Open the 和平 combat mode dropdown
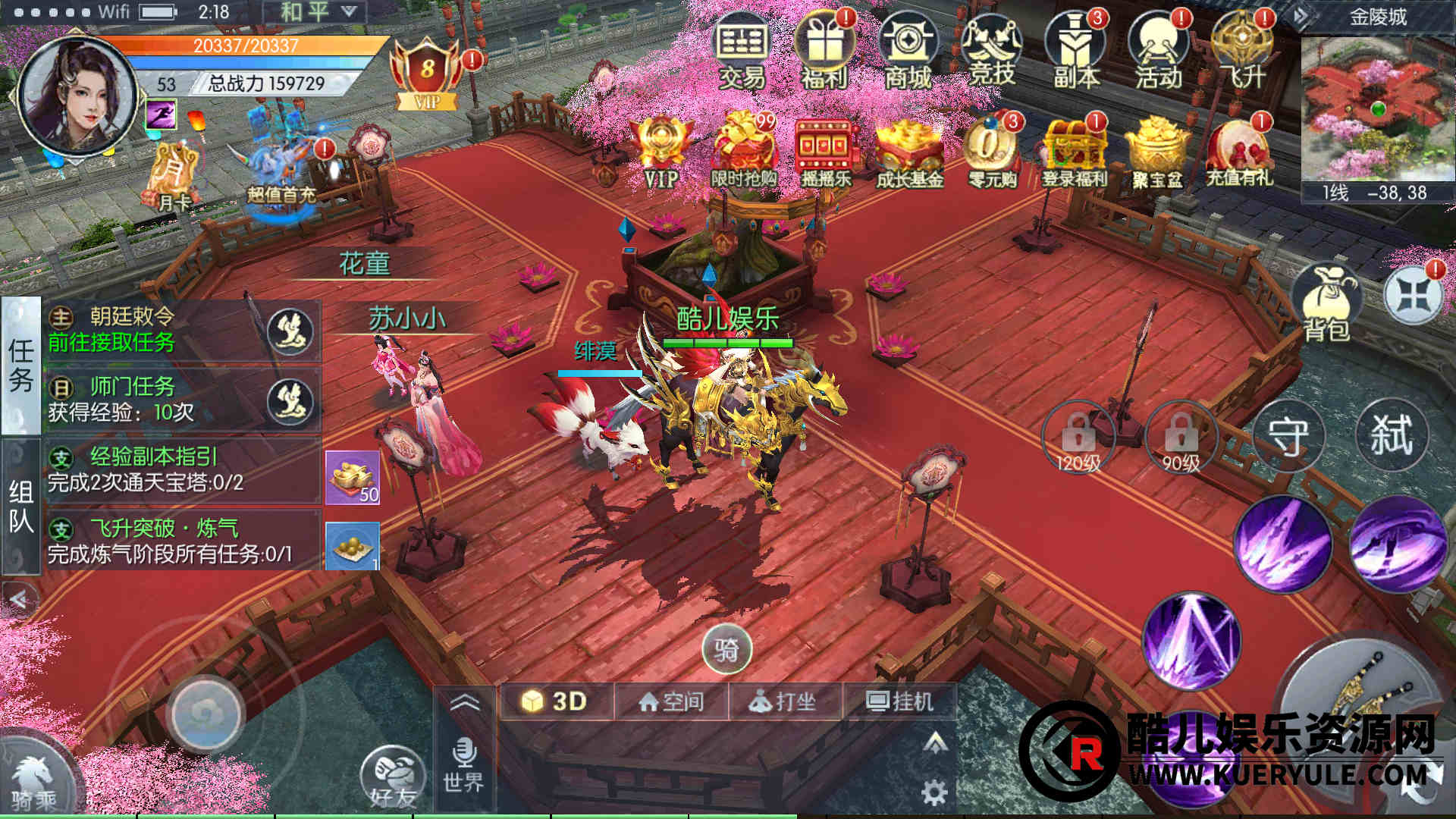 coord(315,12)
